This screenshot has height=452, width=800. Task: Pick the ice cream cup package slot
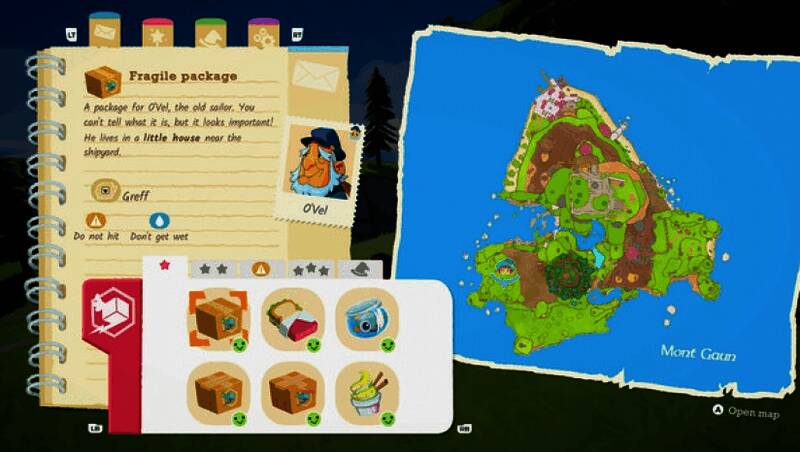[x=362, y=393]
